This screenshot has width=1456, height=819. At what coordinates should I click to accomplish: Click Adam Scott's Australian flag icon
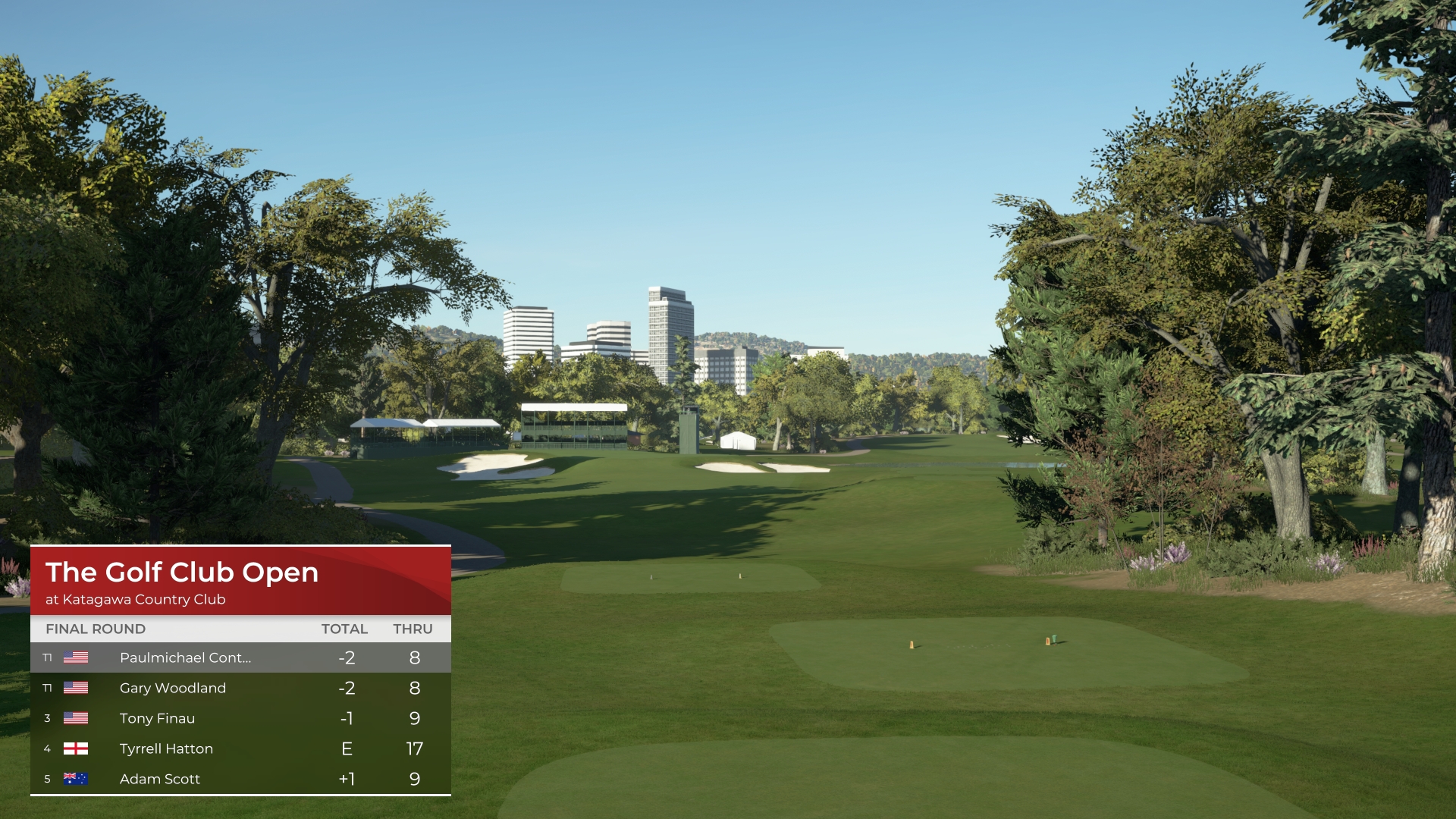tap(76, 779)
